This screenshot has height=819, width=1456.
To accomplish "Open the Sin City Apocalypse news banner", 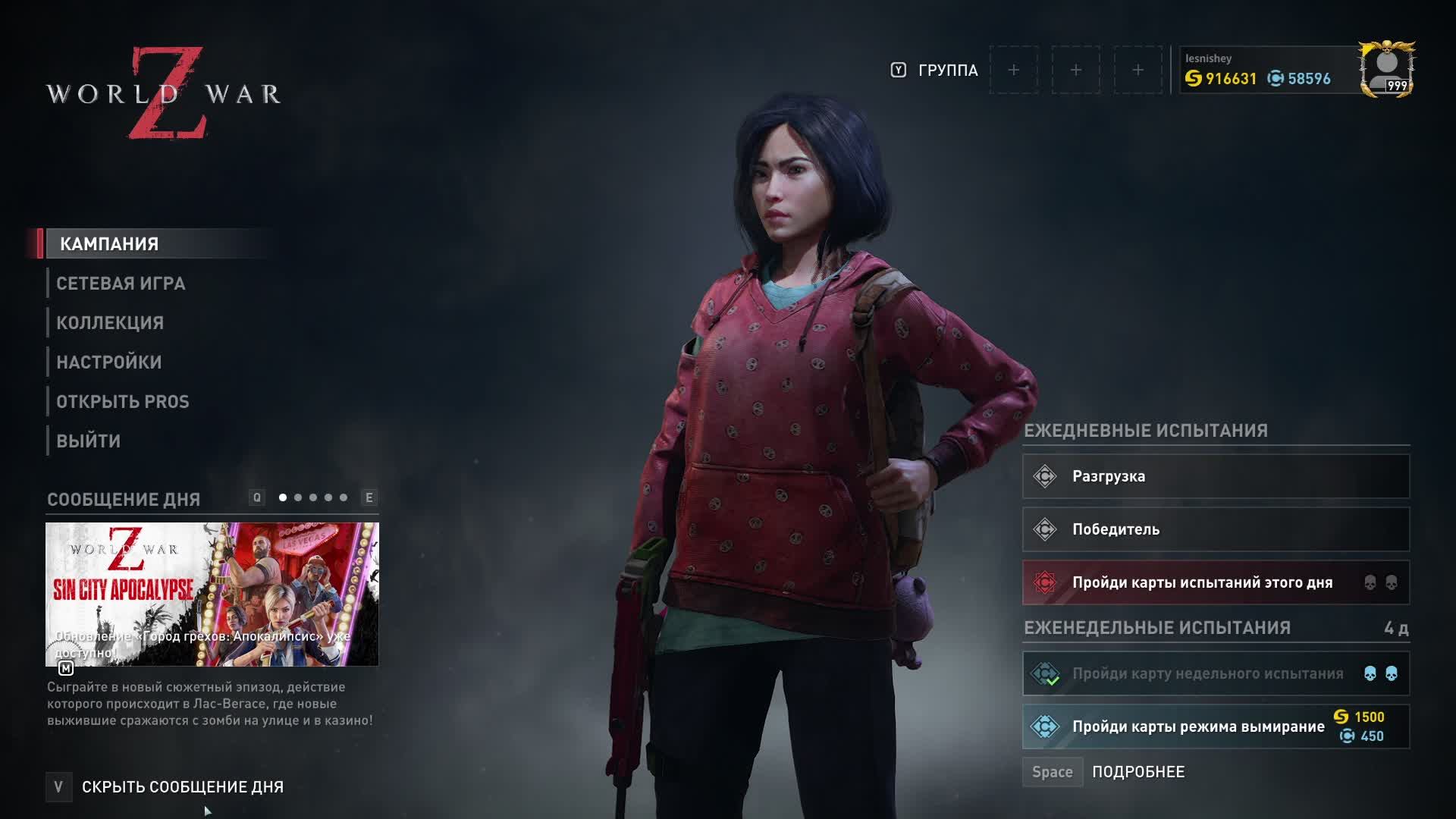I will tap(212, 594).
